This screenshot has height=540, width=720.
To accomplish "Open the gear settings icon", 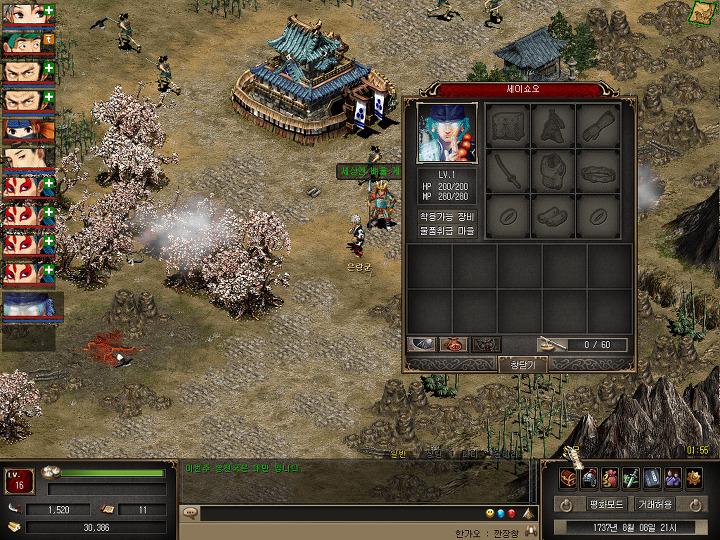I will click(x=693, y=478).
